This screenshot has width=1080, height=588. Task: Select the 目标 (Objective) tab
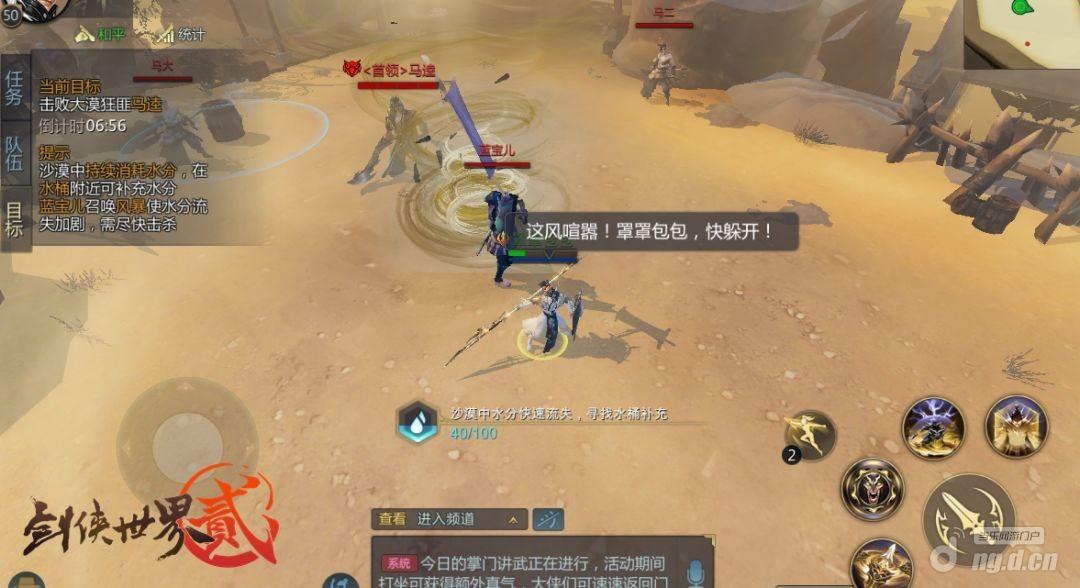tap(14, 219)
